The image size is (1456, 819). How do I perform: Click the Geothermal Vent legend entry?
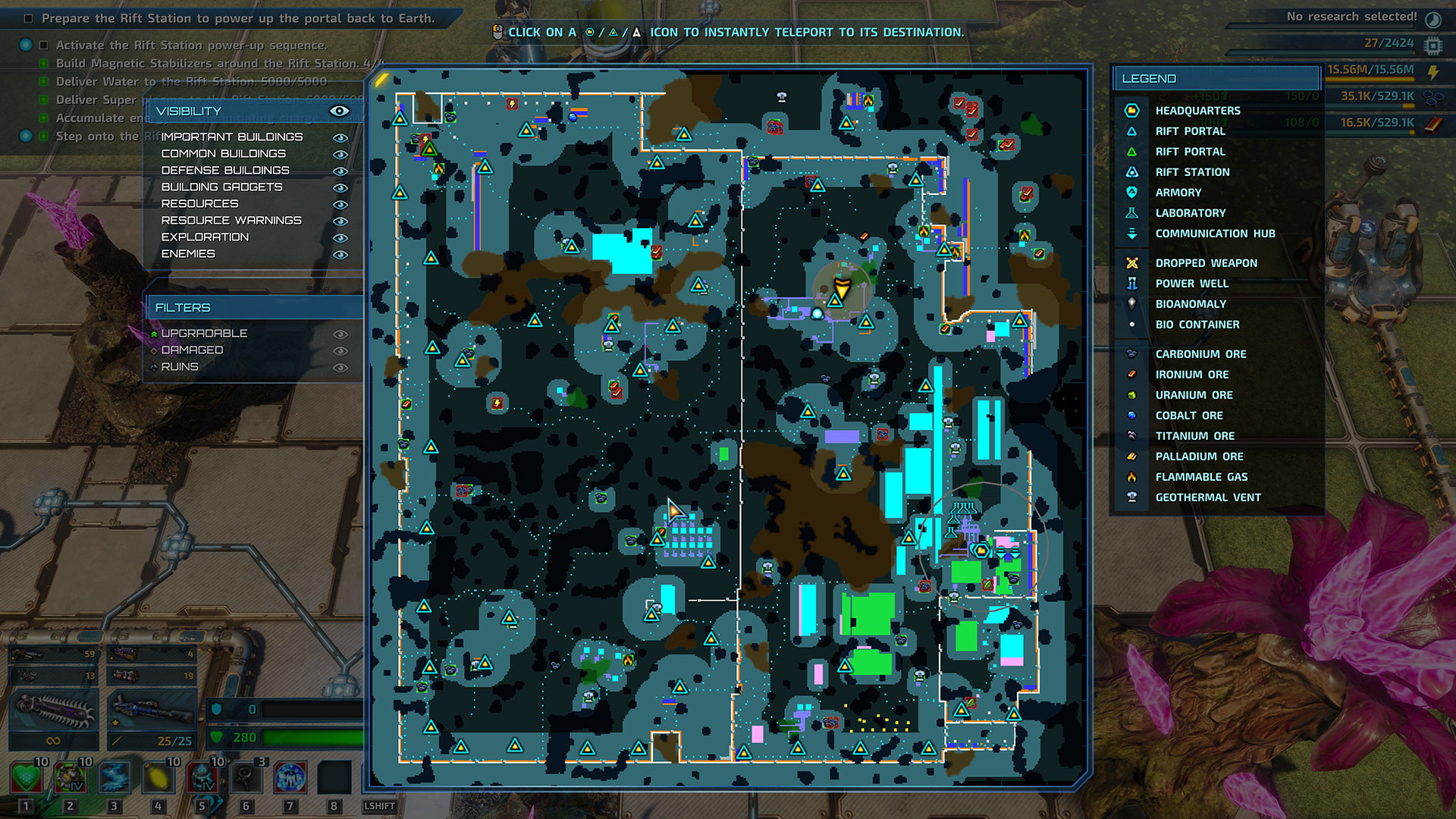click(1207, 497)
